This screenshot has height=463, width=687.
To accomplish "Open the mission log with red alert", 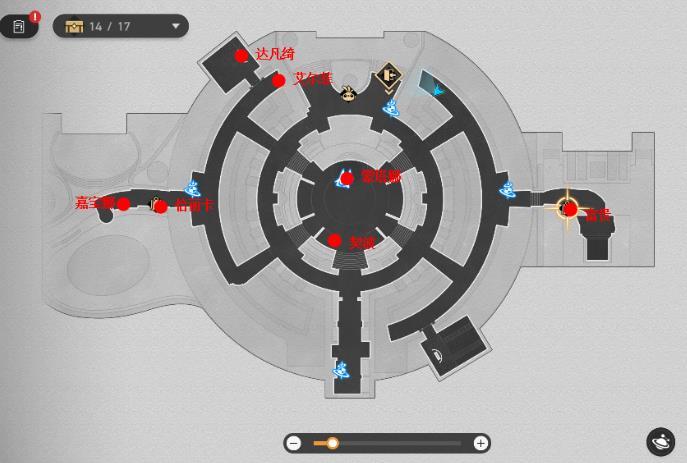I will pos(18,26).
